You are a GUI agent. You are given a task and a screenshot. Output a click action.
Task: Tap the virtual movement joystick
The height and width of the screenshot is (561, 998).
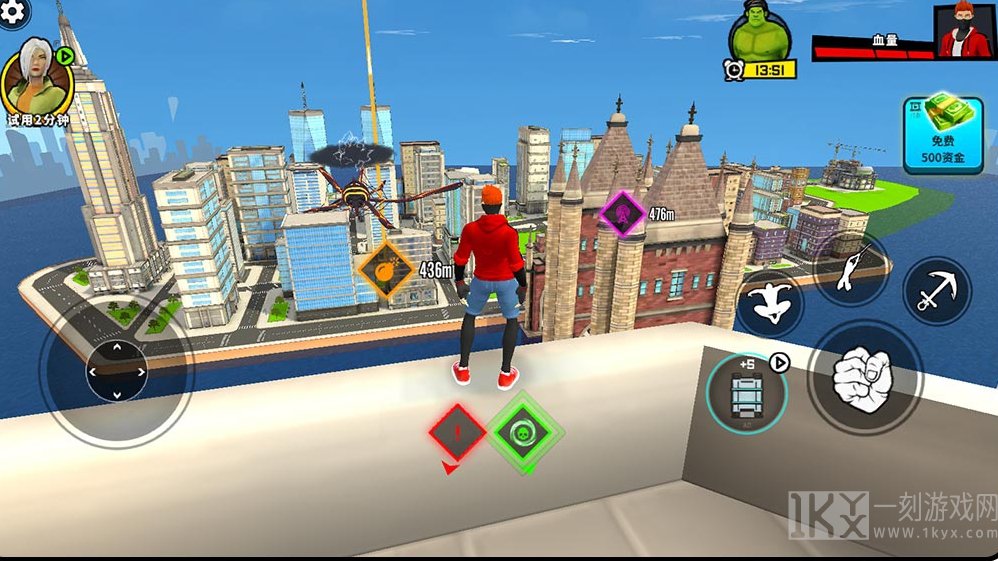[117, 371]
